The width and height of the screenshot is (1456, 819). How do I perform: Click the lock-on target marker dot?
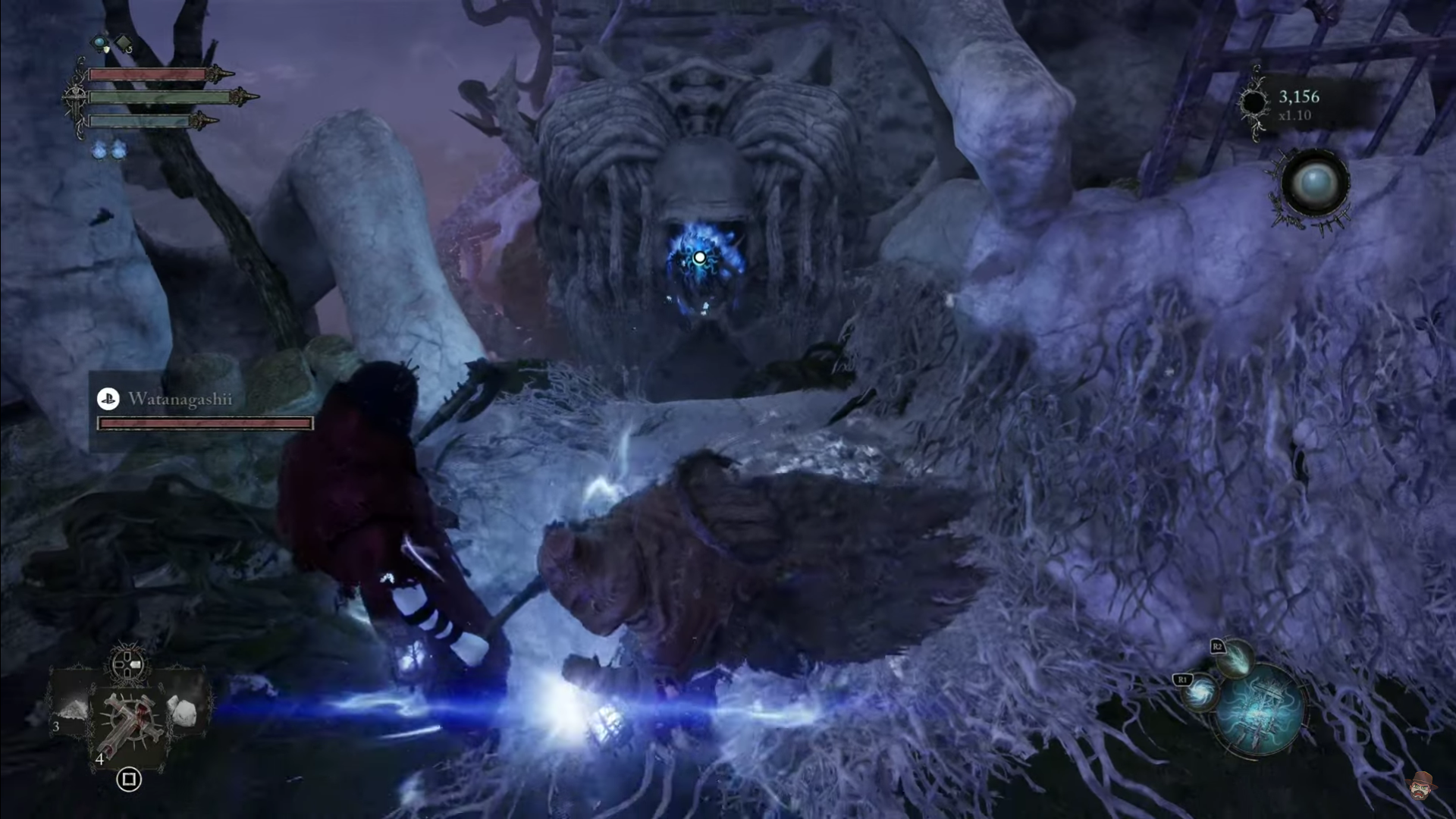pos(699,258)
